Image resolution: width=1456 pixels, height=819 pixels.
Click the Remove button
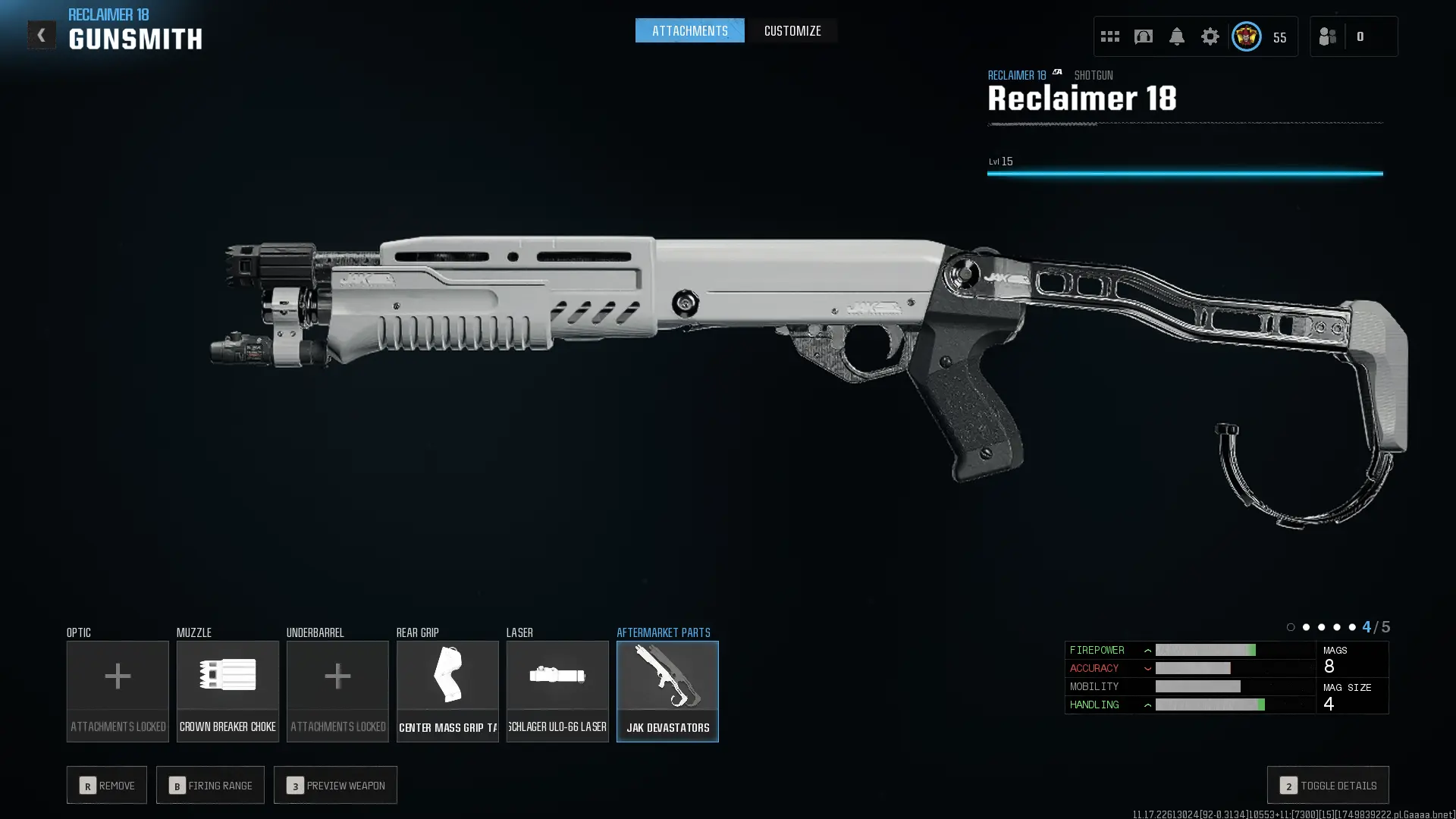(x=107, y=785)
